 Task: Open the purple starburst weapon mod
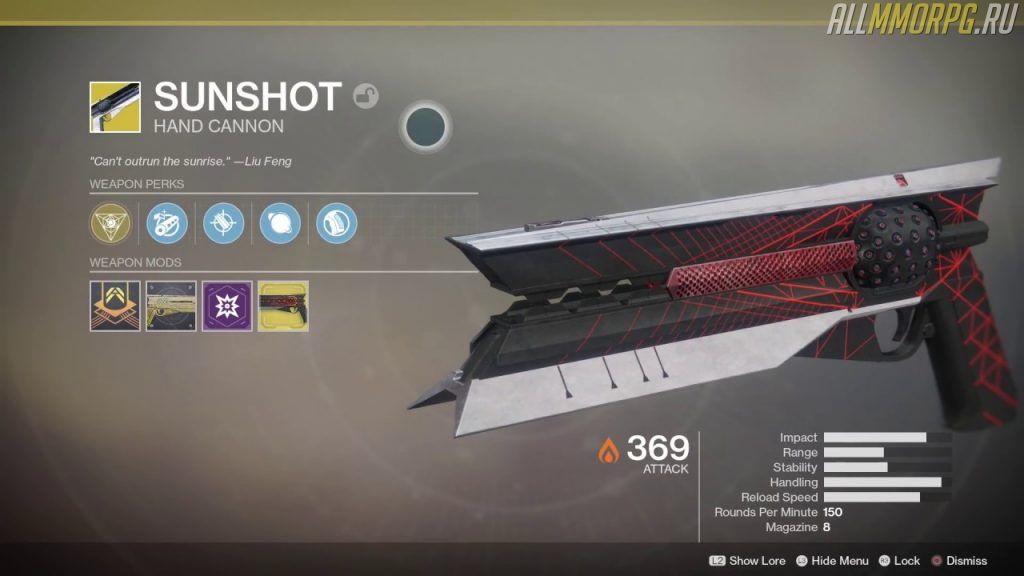tap(227, 306)
